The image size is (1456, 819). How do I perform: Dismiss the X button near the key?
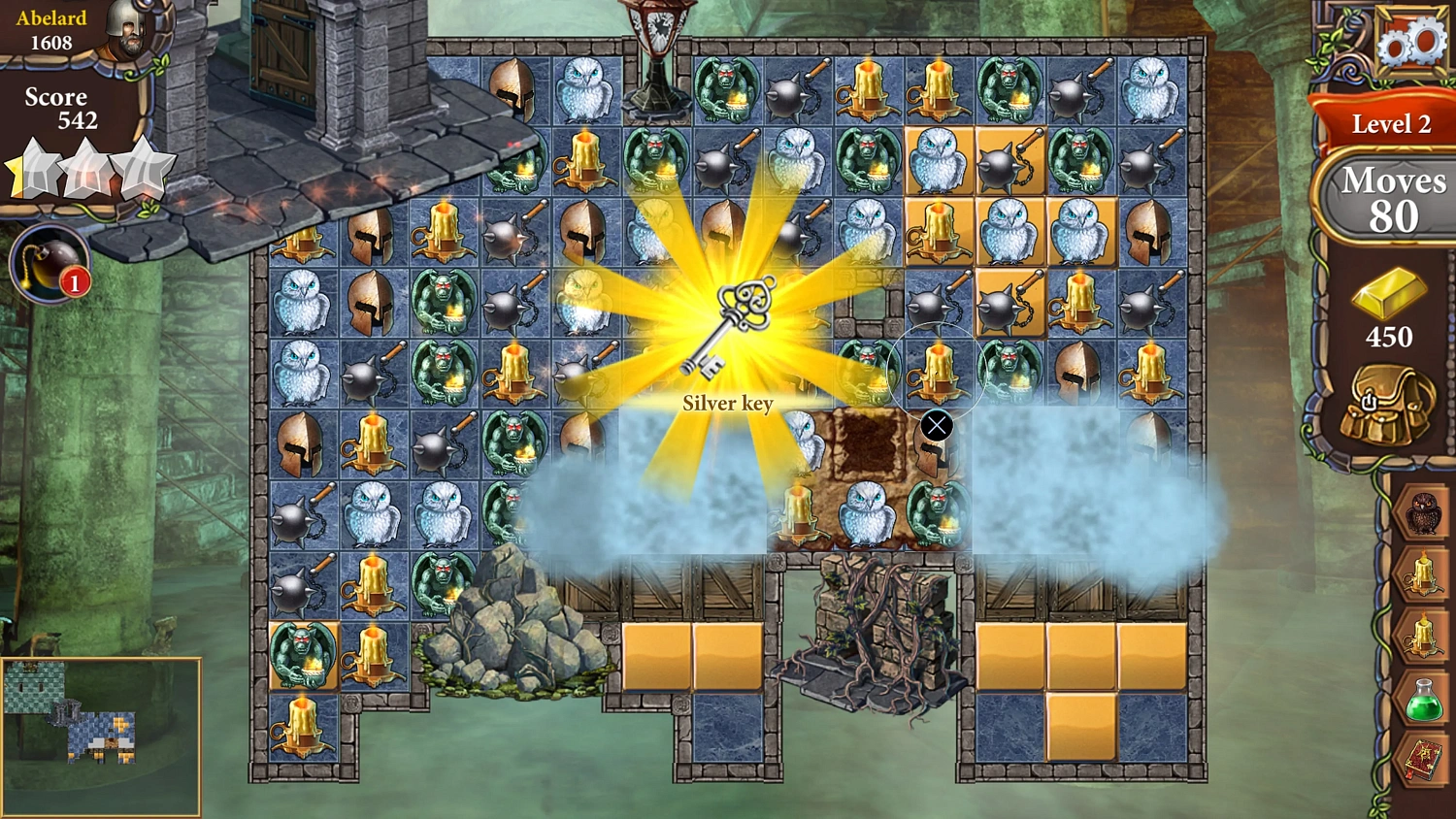click(x=935, y=425)
